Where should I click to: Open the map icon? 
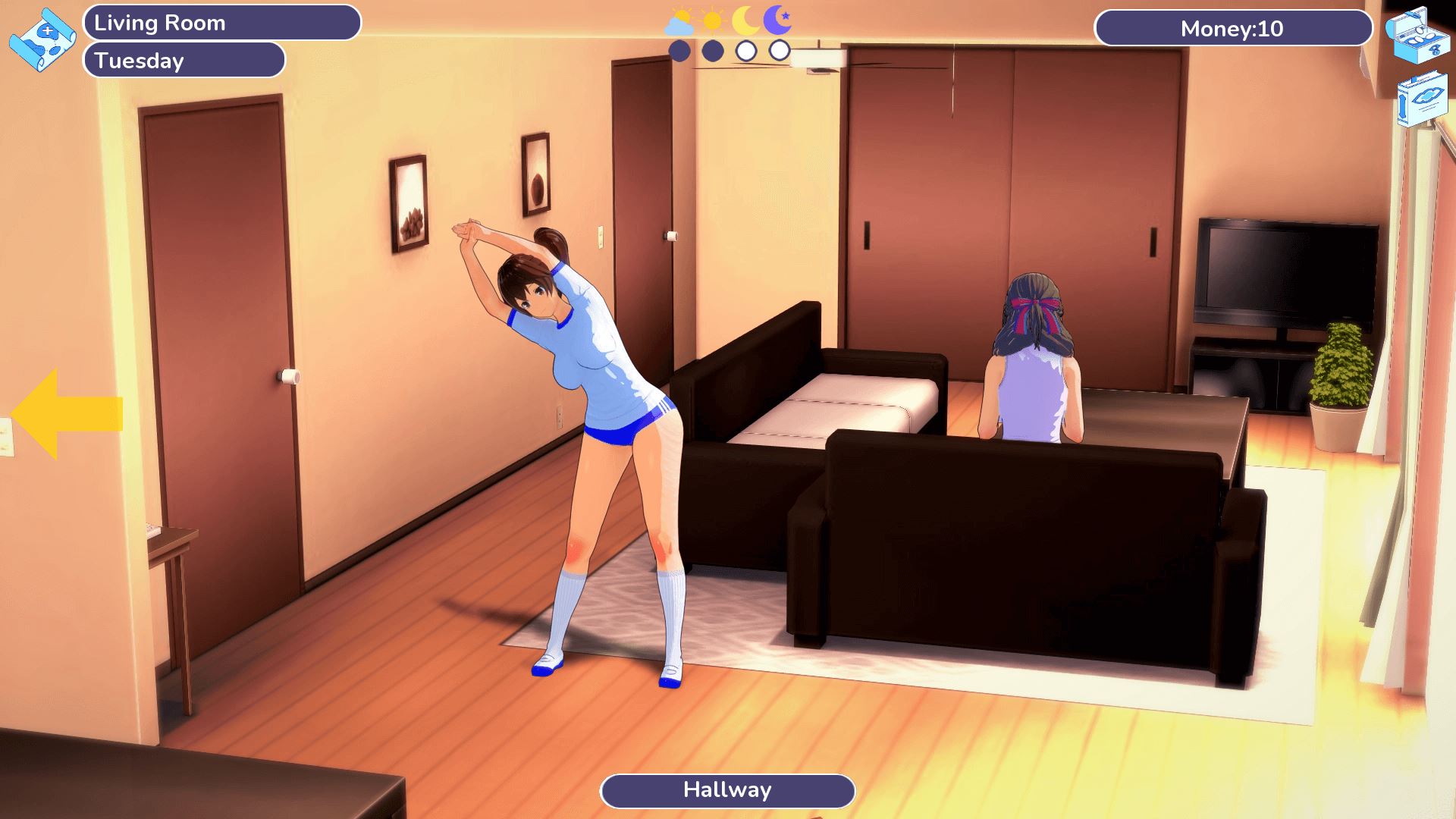(42, 39)
